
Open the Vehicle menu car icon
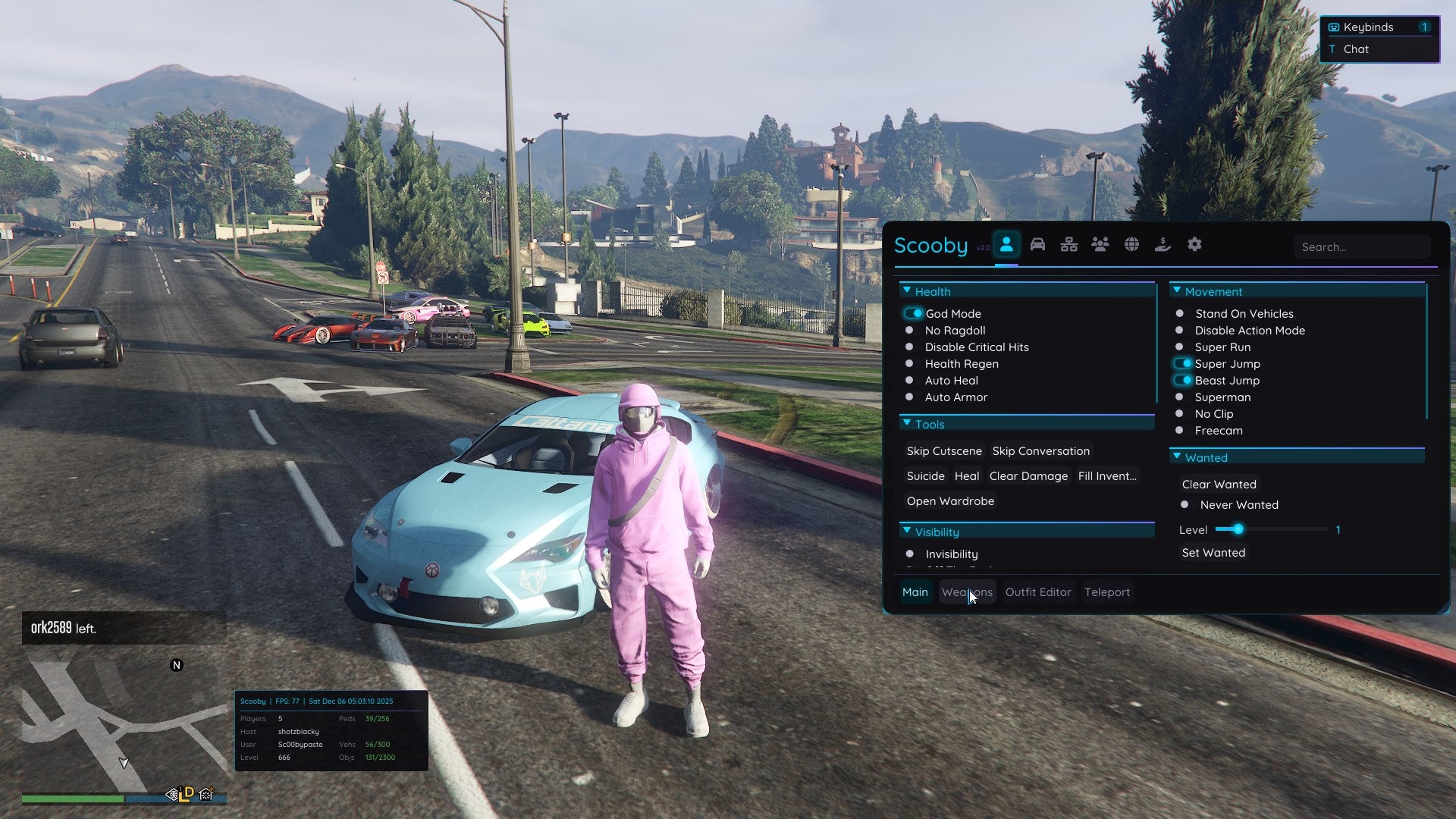coord(1037,244)
